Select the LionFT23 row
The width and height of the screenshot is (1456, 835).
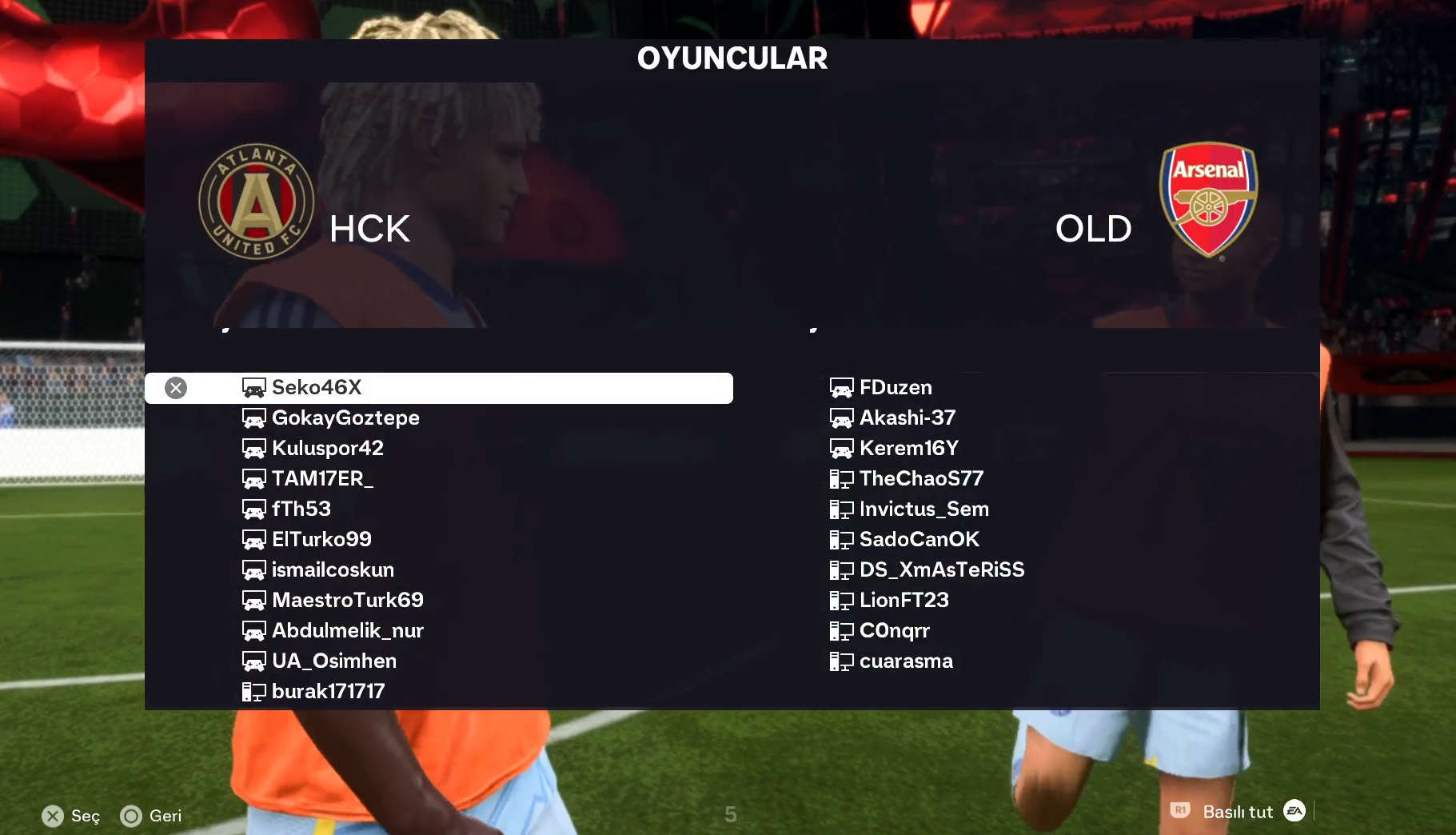pyautogui.click(x=904, y=601)
